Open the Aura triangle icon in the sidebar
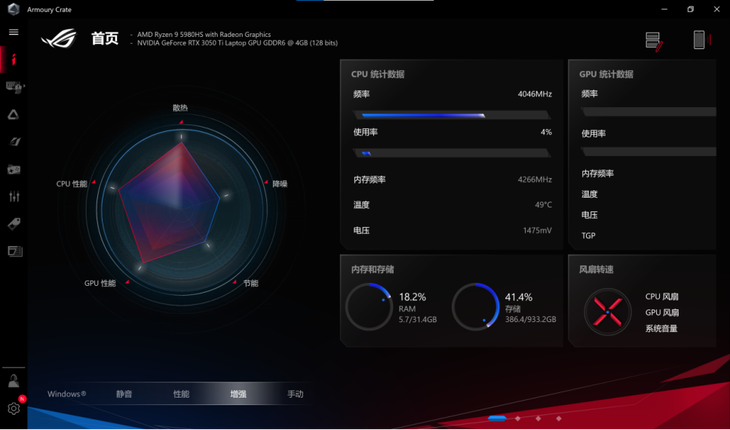 click(14, 115)
